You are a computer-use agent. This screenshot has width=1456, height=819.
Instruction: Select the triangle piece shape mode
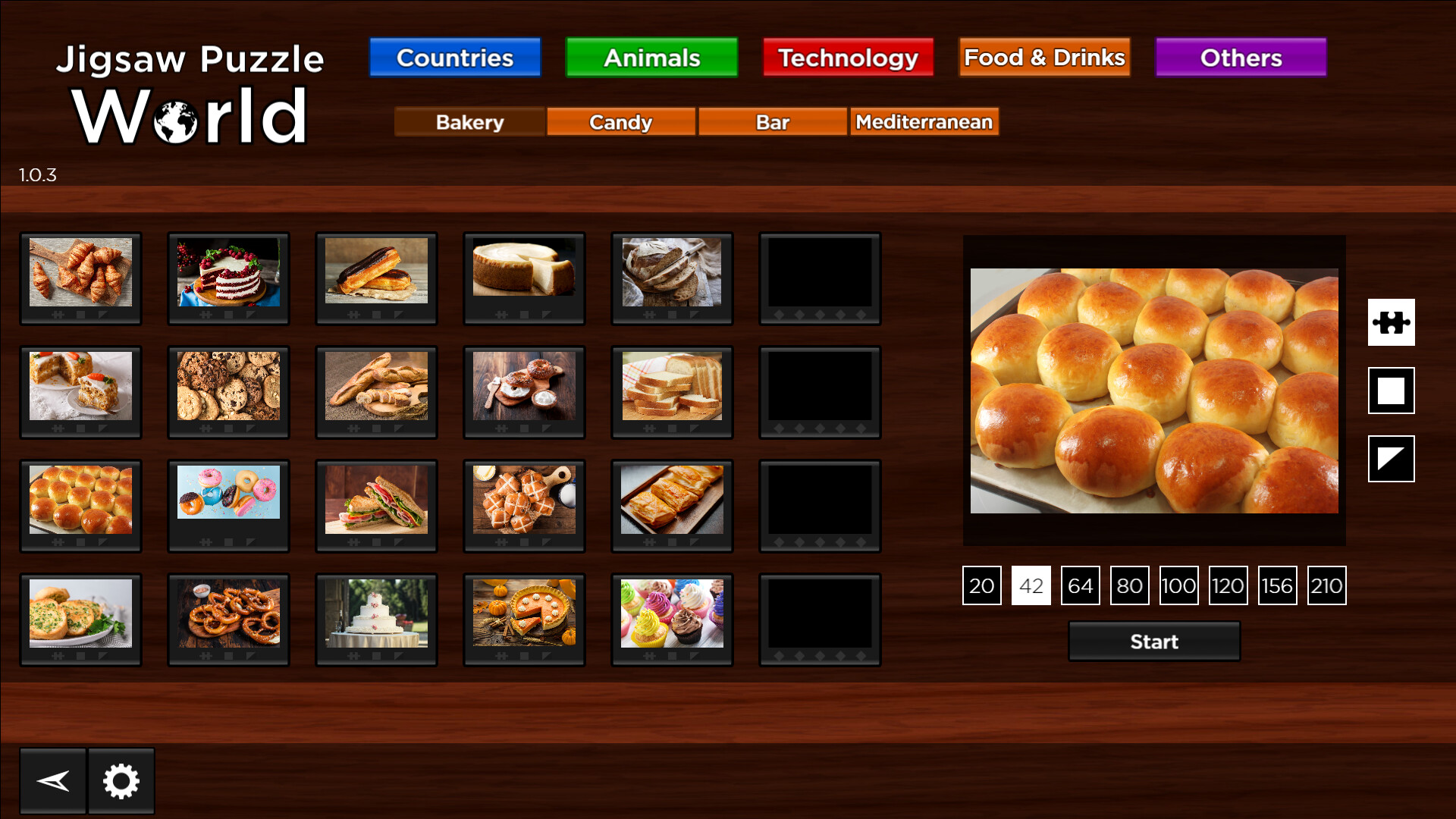click(1392, 460)
